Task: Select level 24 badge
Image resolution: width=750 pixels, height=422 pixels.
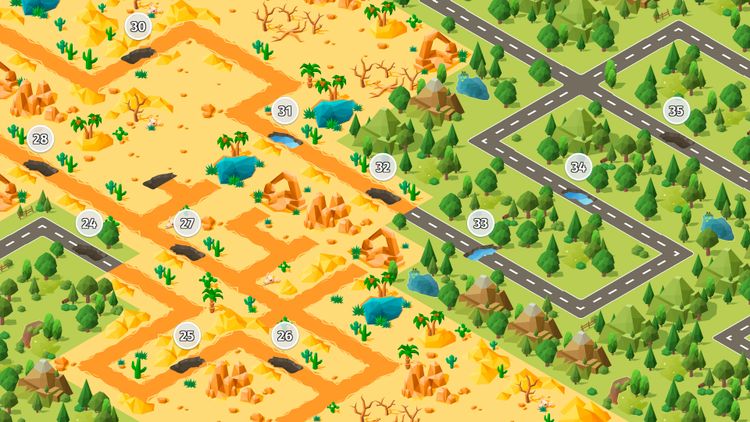Action: (89, 223)
